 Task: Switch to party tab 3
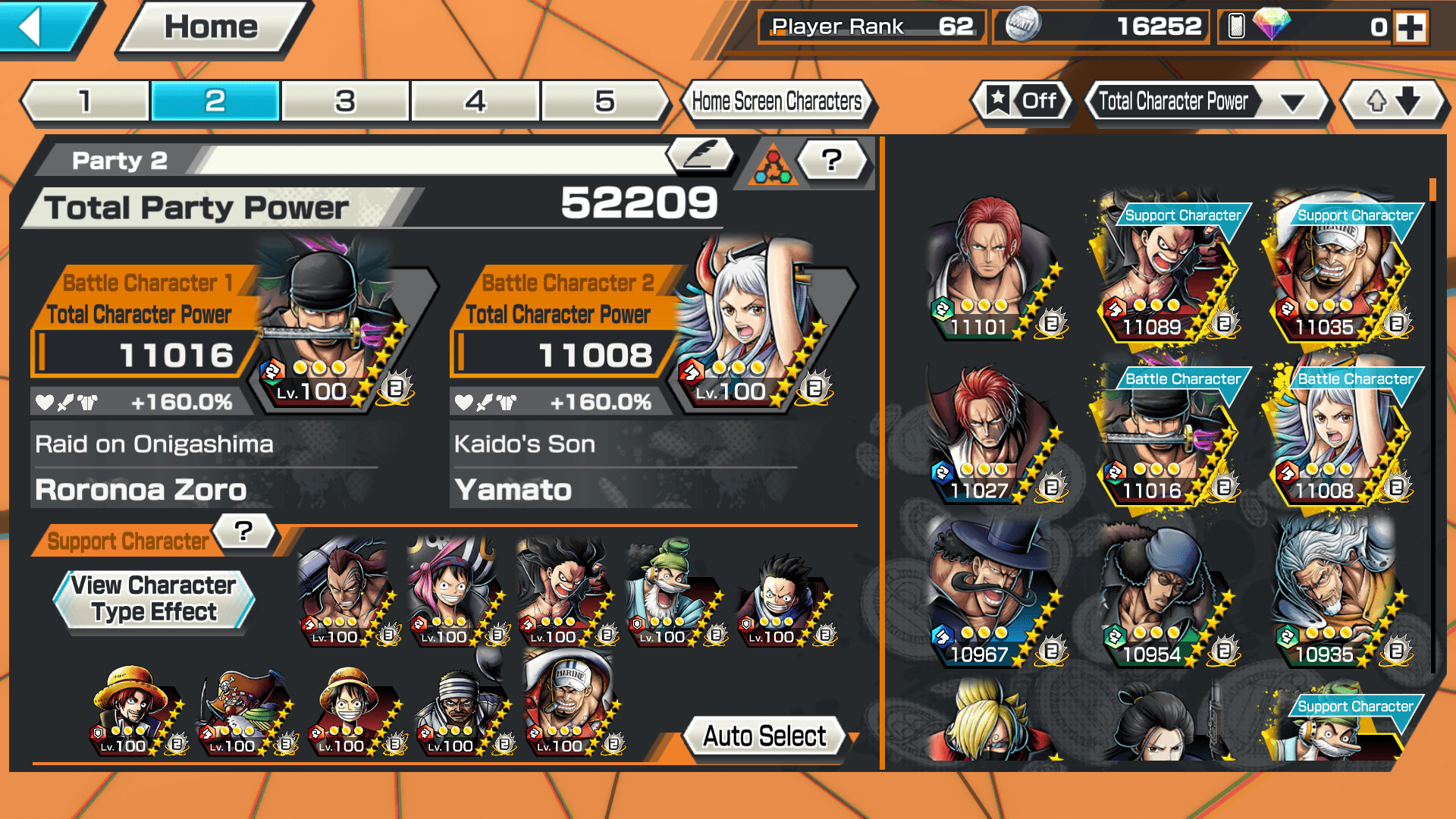(345, 101)
